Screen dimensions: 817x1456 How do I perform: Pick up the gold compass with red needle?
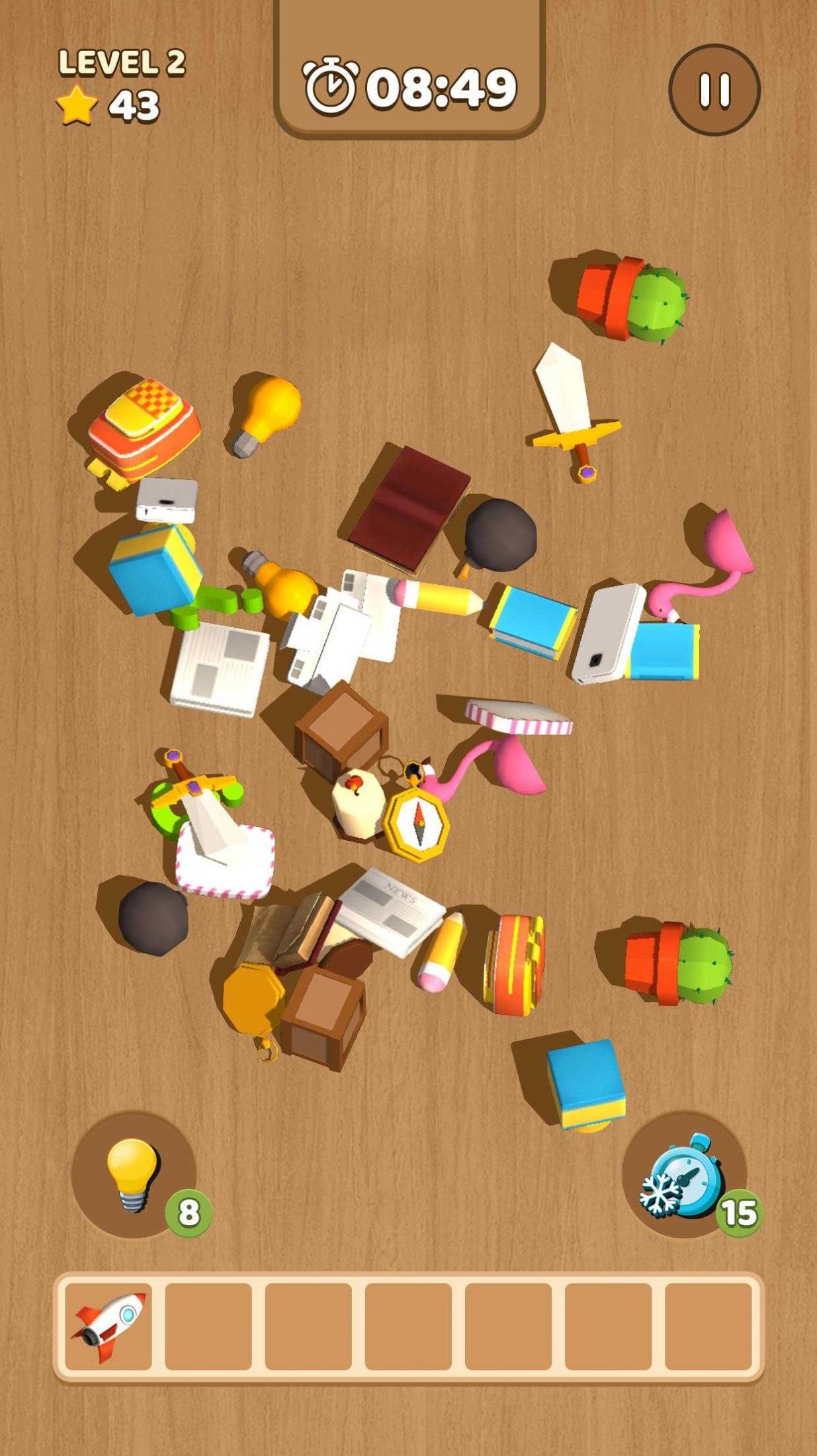coord(417,822)
